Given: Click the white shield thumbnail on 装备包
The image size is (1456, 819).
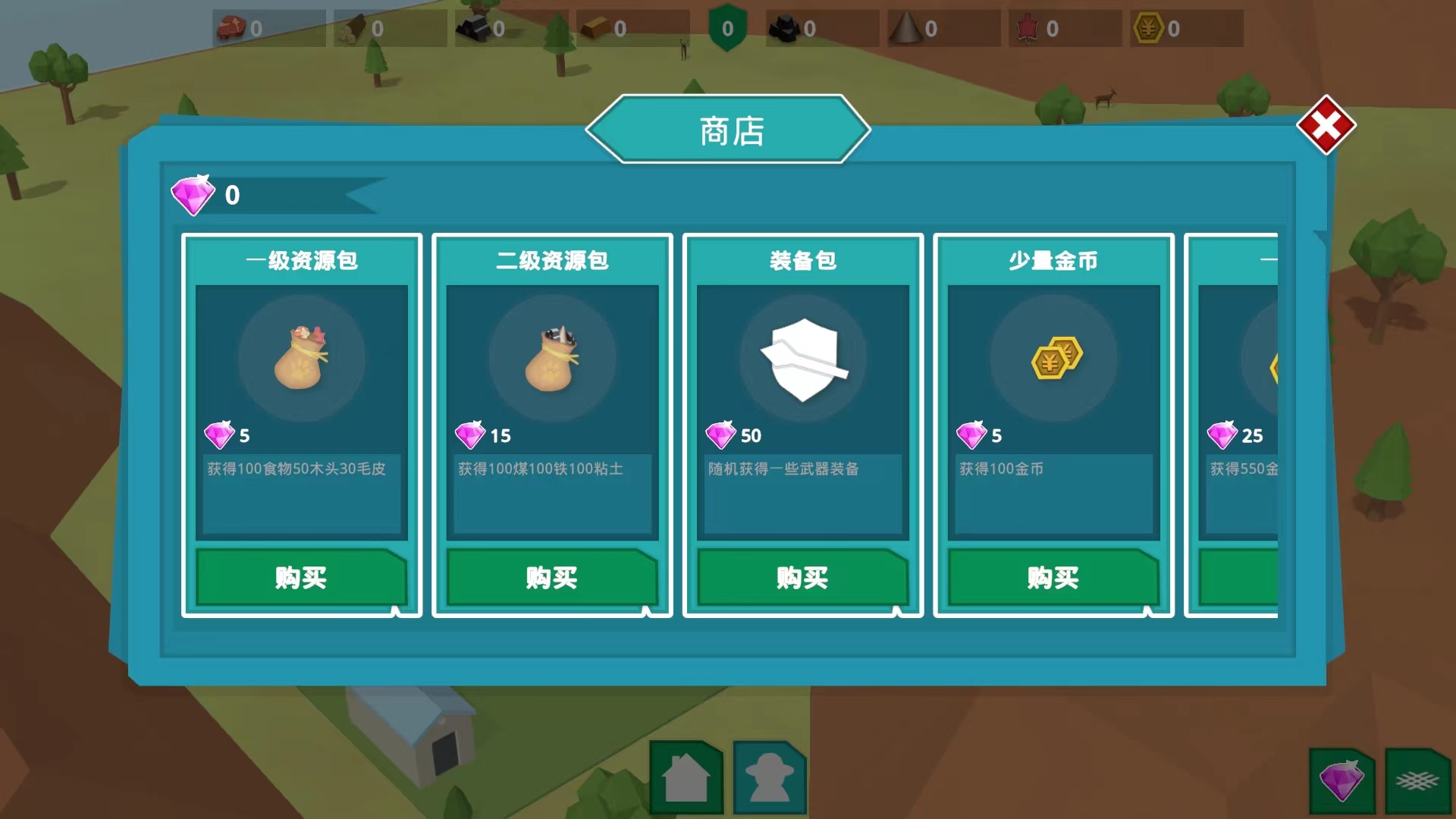Looking at the screenshot, I should click(x=802, y=358).
